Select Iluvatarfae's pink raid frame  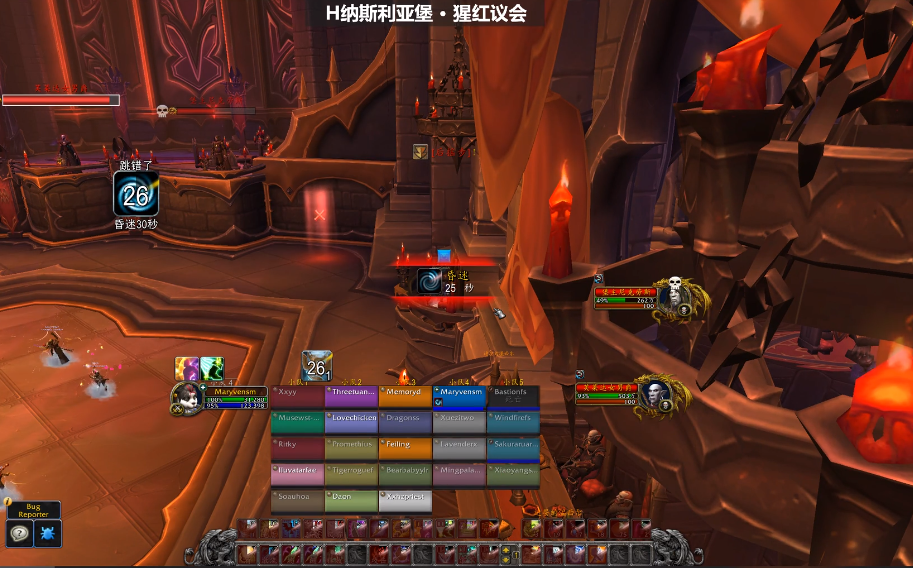[298, 473]
